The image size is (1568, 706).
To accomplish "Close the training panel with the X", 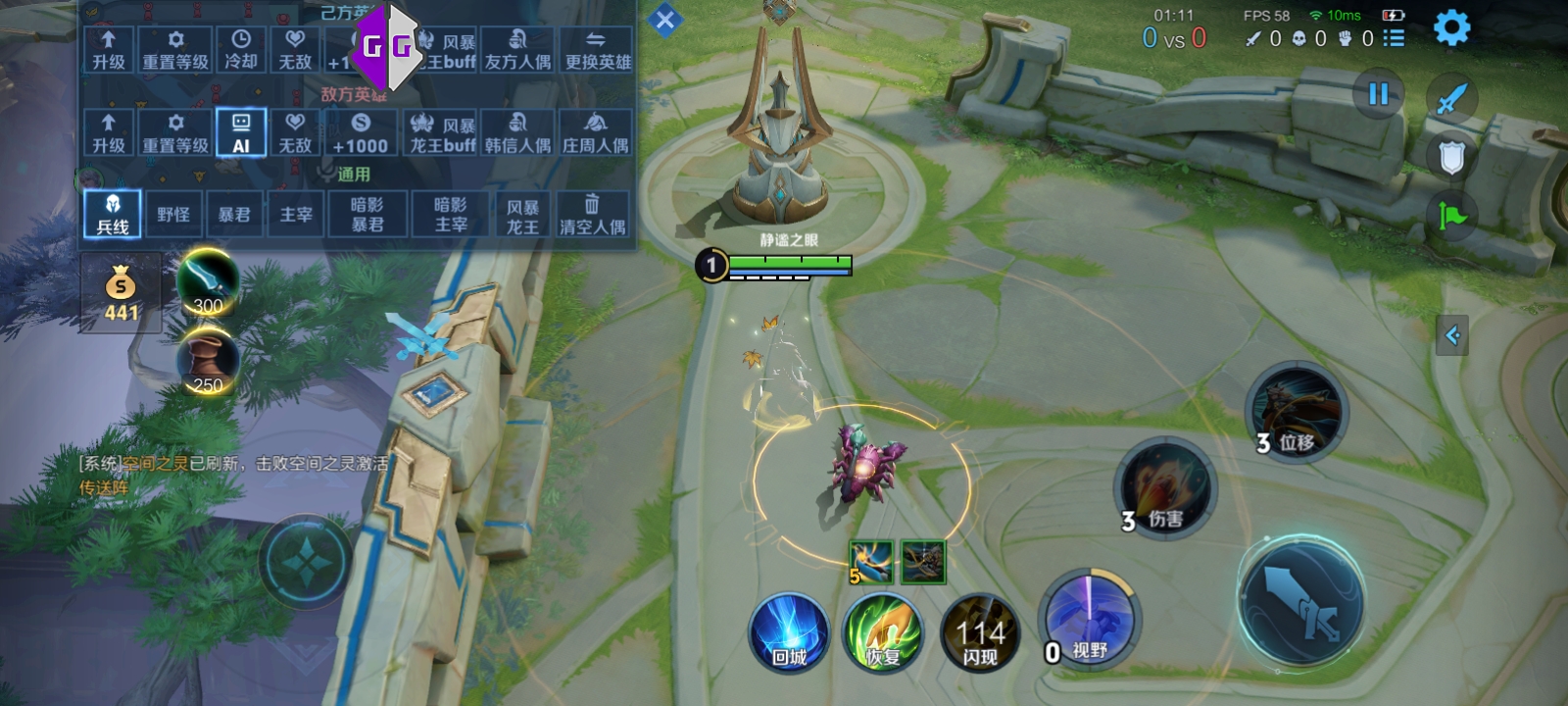I will pos(664,20).
